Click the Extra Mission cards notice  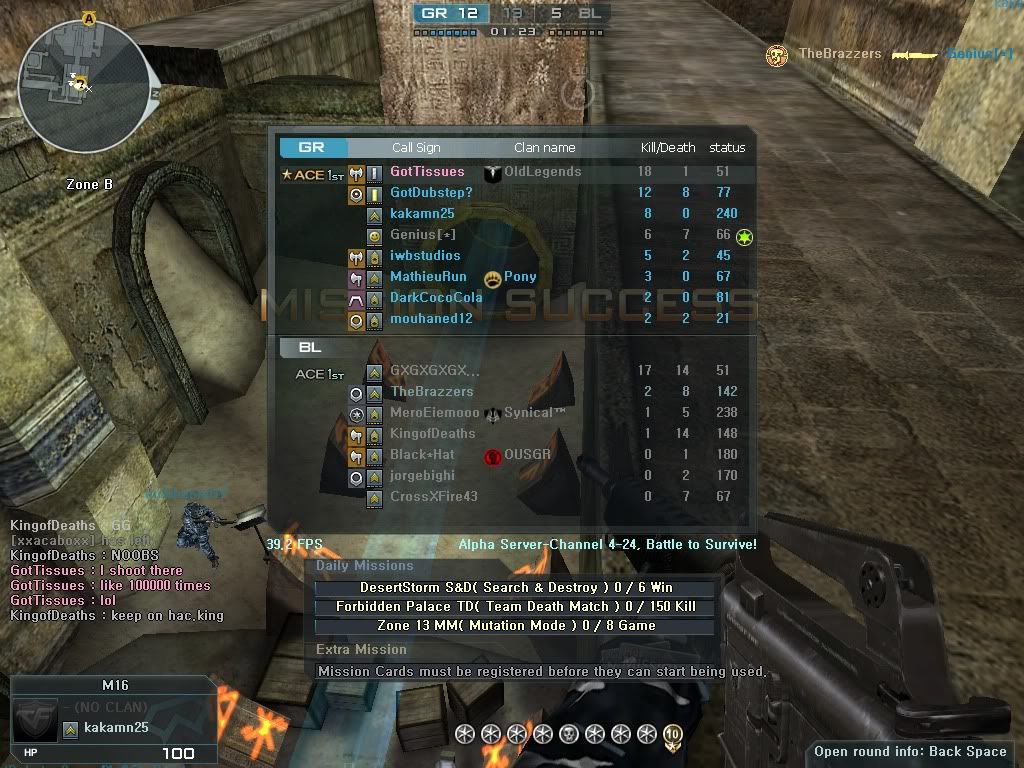(x=541, y=672)
